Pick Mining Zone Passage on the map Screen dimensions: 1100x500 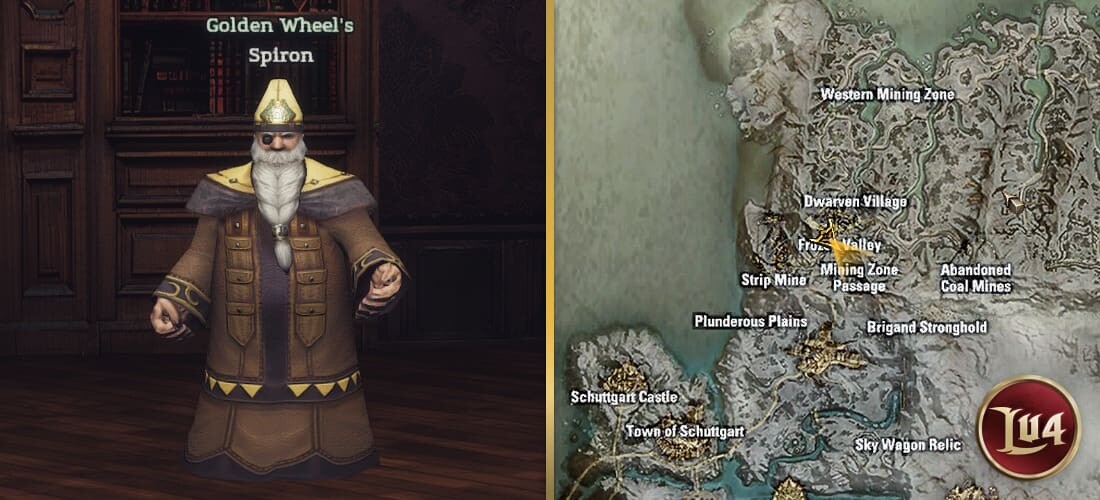click(859, 278)
